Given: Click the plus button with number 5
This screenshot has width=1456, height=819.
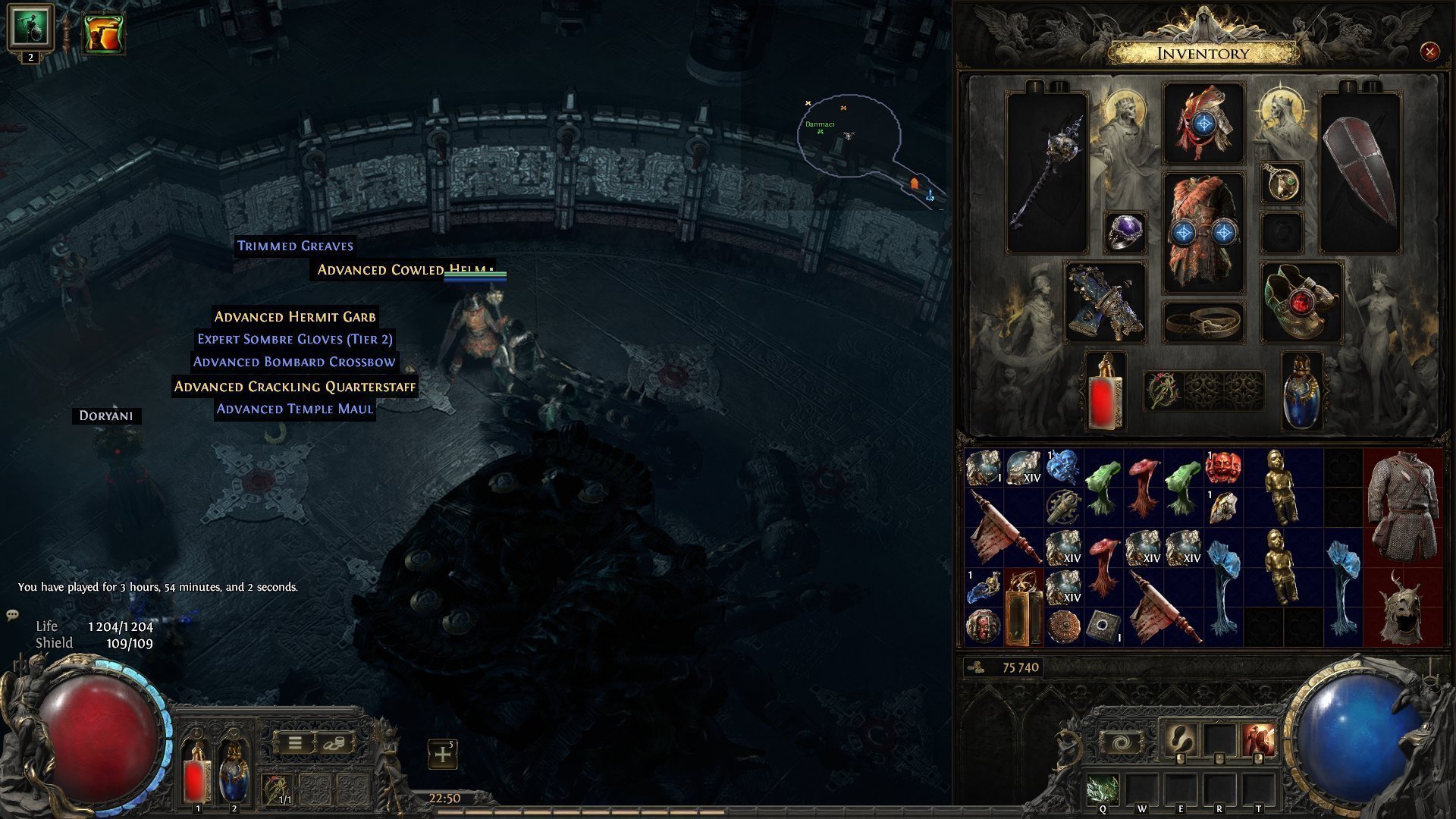Looking at the screenshot, I should 443,755.
